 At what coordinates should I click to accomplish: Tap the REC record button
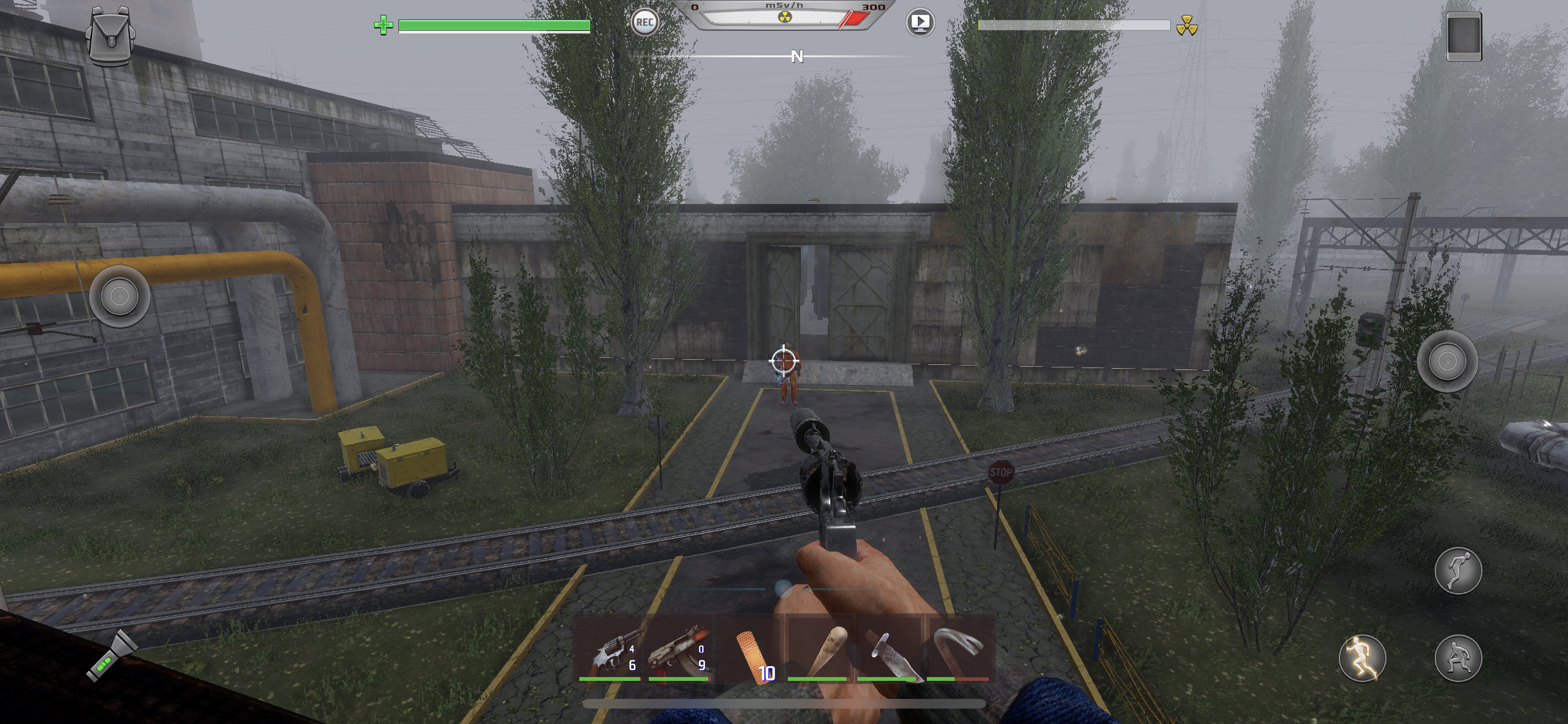(x=644, y=23)
